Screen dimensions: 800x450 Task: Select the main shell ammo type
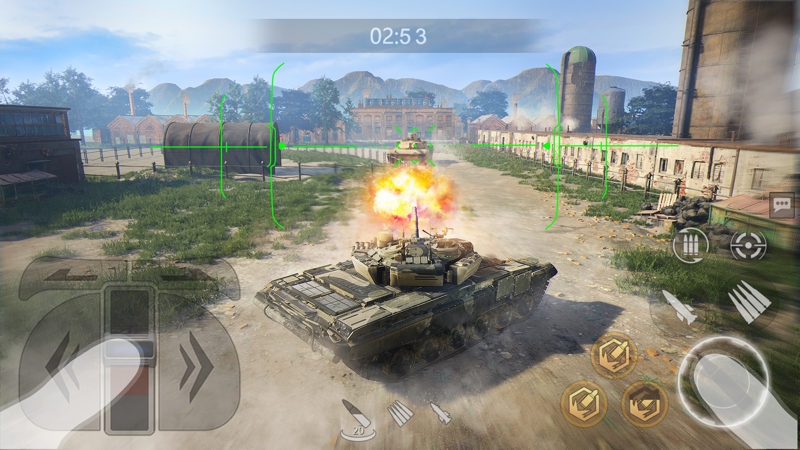pos(355,418)
